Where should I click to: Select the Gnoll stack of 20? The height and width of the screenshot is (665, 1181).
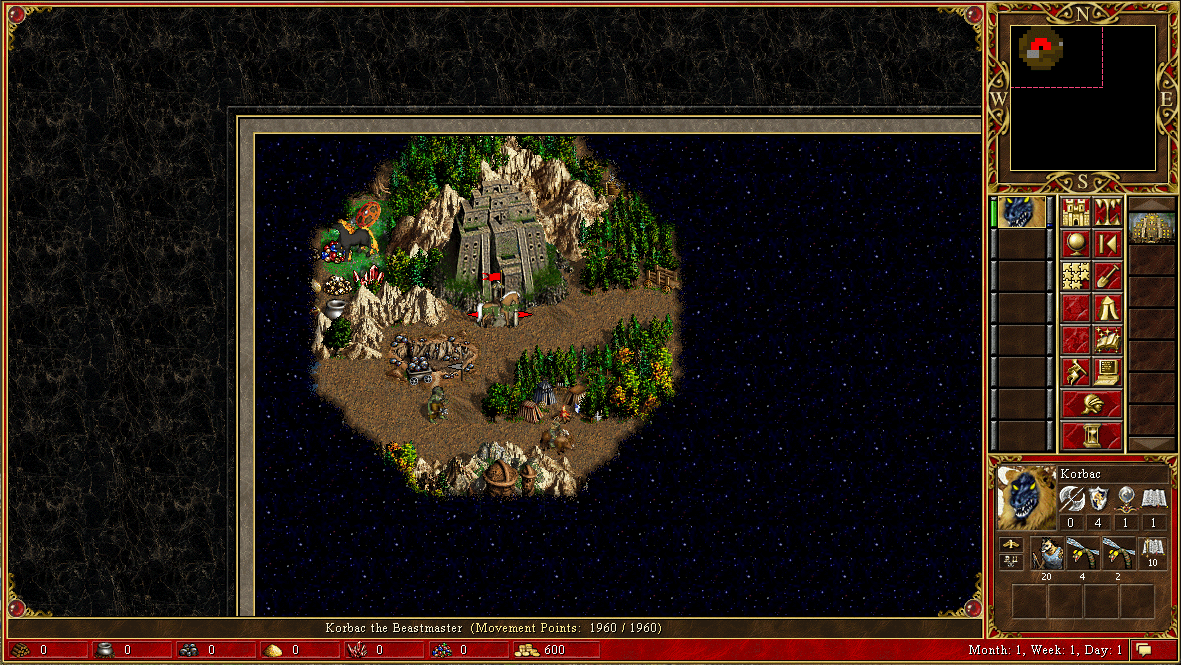point(1046,553)
